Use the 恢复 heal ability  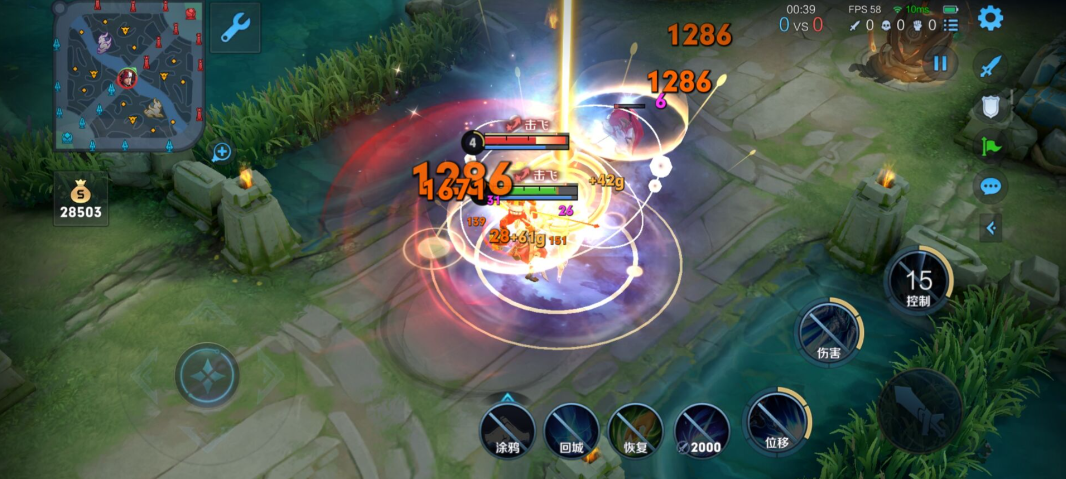(x=635, y=429)
